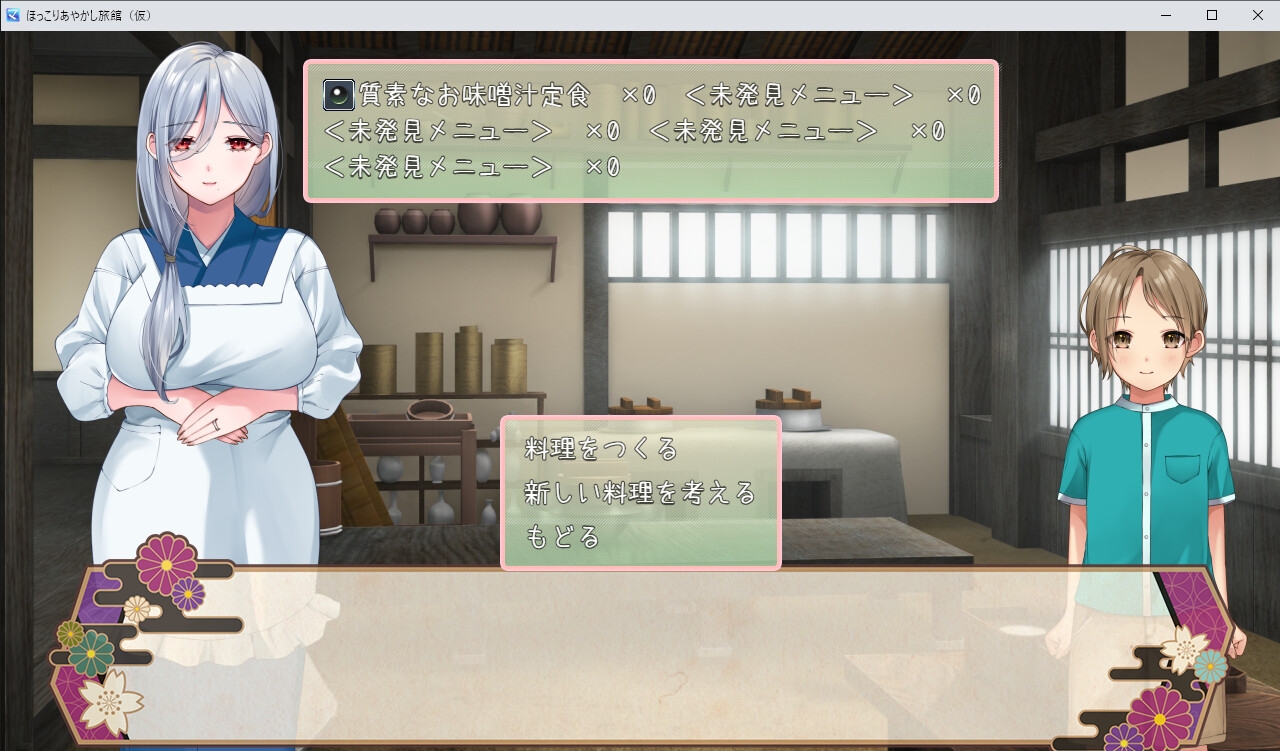Image resolution: width=1280 pixels, height=751 pixels.
Task: Click the ×0 count beside the miso soup recipe
Action: coord(636,93)
